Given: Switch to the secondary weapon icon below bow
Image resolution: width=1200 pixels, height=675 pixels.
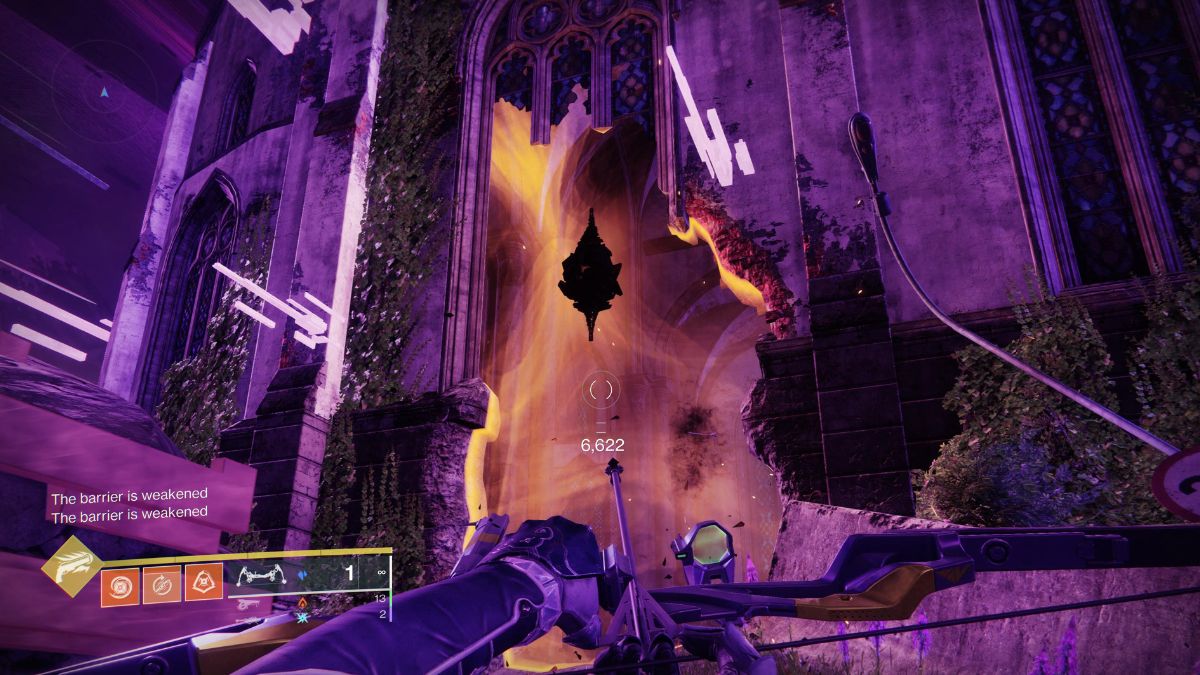Looking at the screenshot, I should point(245,606).
